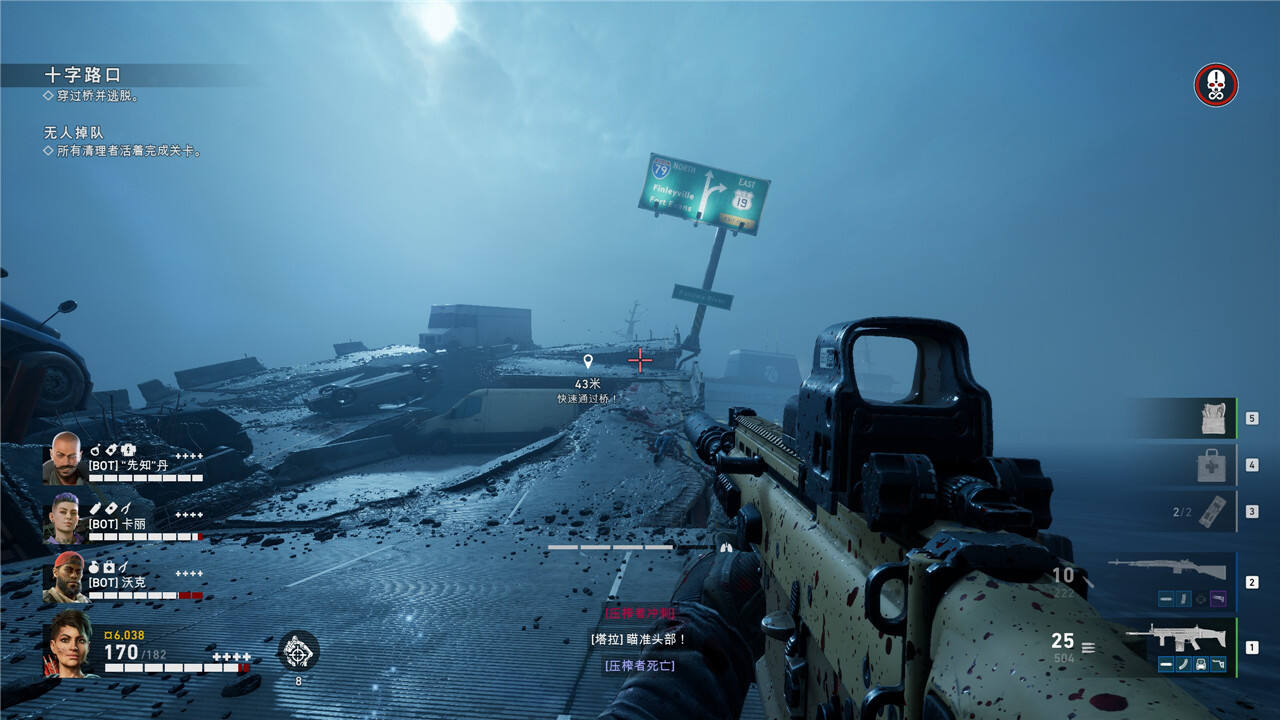This screenshot has height=720, width=1280.
Task: Select the purple-haired bot 卡丽 portrait
Action: [x=65, y=518]
